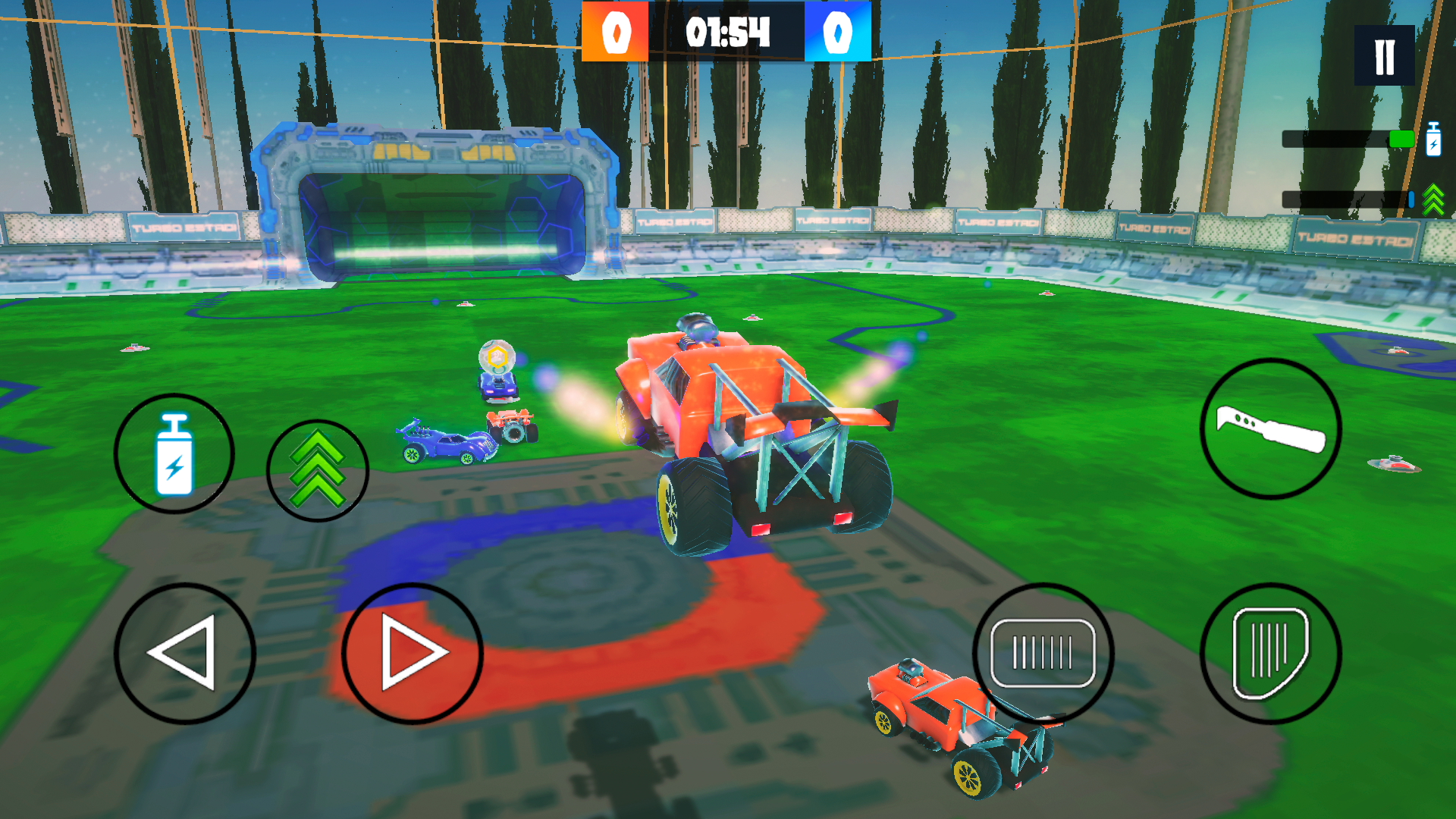Tap the small green chevron indicator on right edge

coord(1432,199)
